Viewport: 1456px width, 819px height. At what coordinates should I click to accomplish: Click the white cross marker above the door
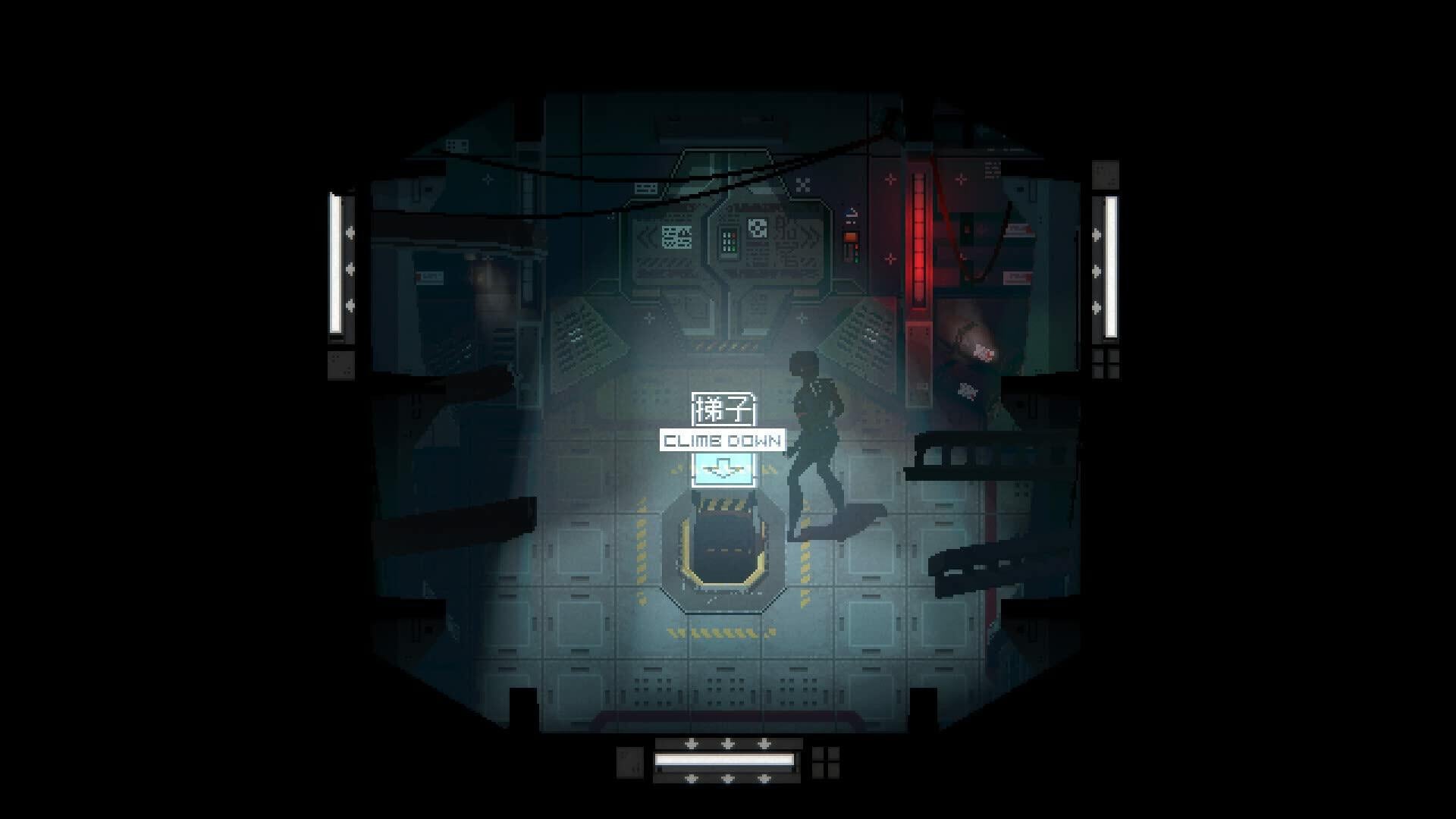click(x=802, y=184)
